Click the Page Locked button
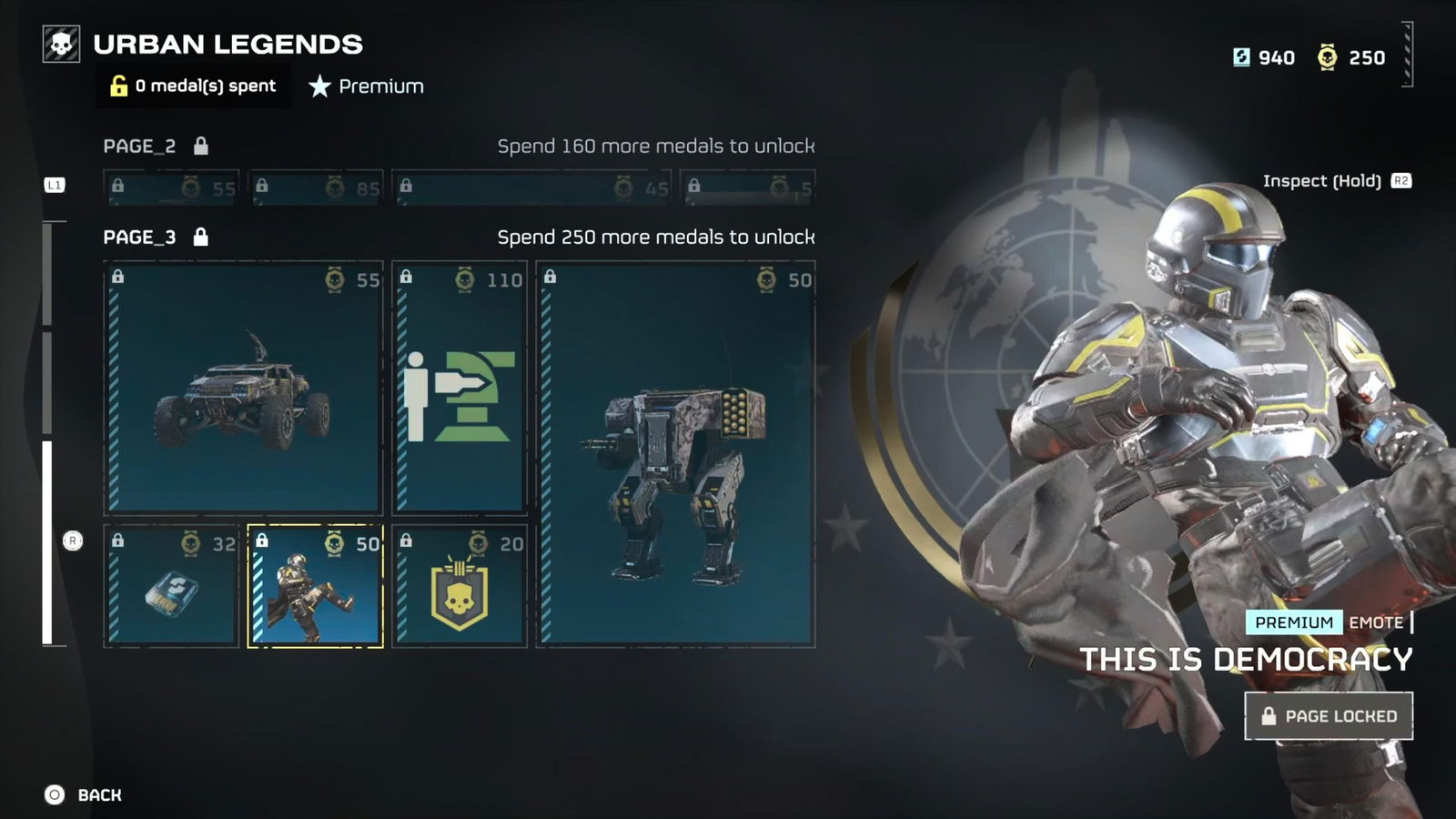Screen dimensions: 1456x819 (1328, 716)
